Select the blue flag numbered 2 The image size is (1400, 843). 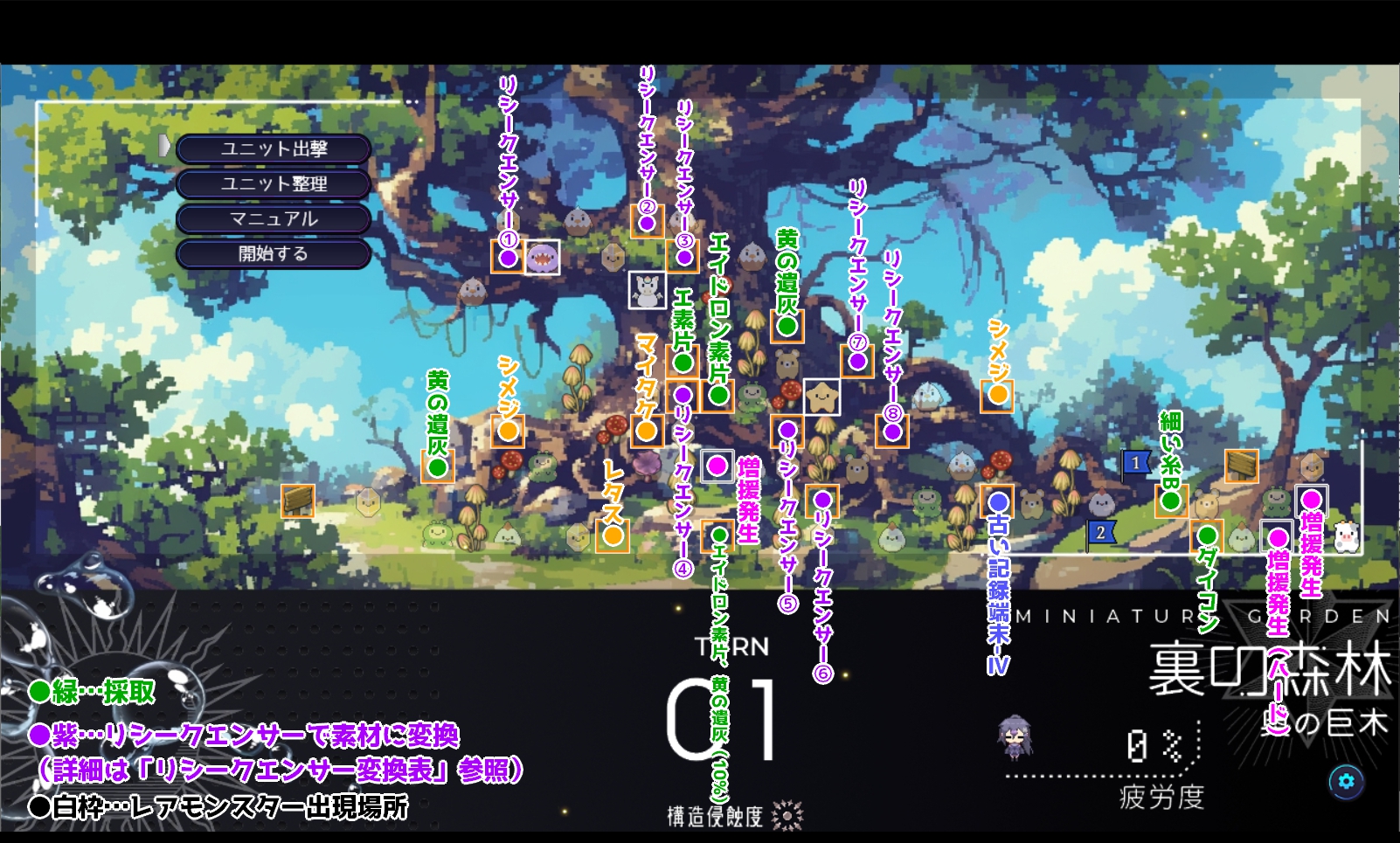(x=1100, y=533)
